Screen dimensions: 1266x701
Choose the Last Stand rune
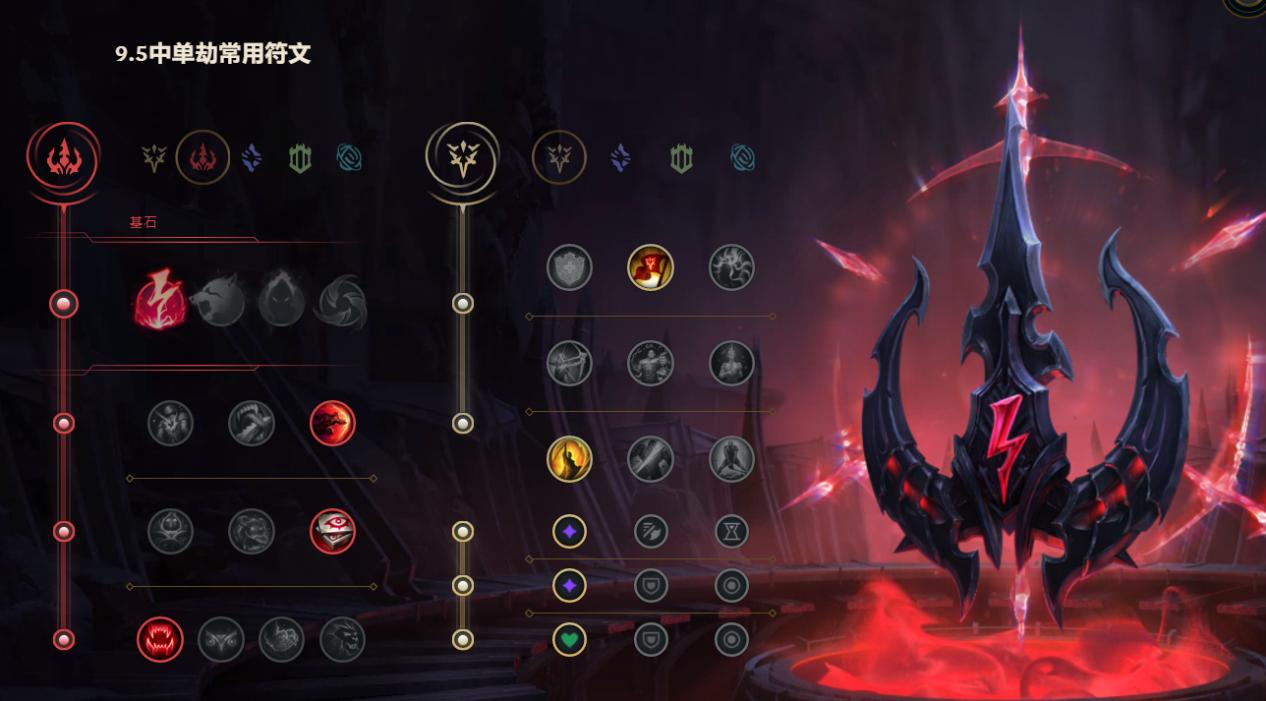[731, 459]
